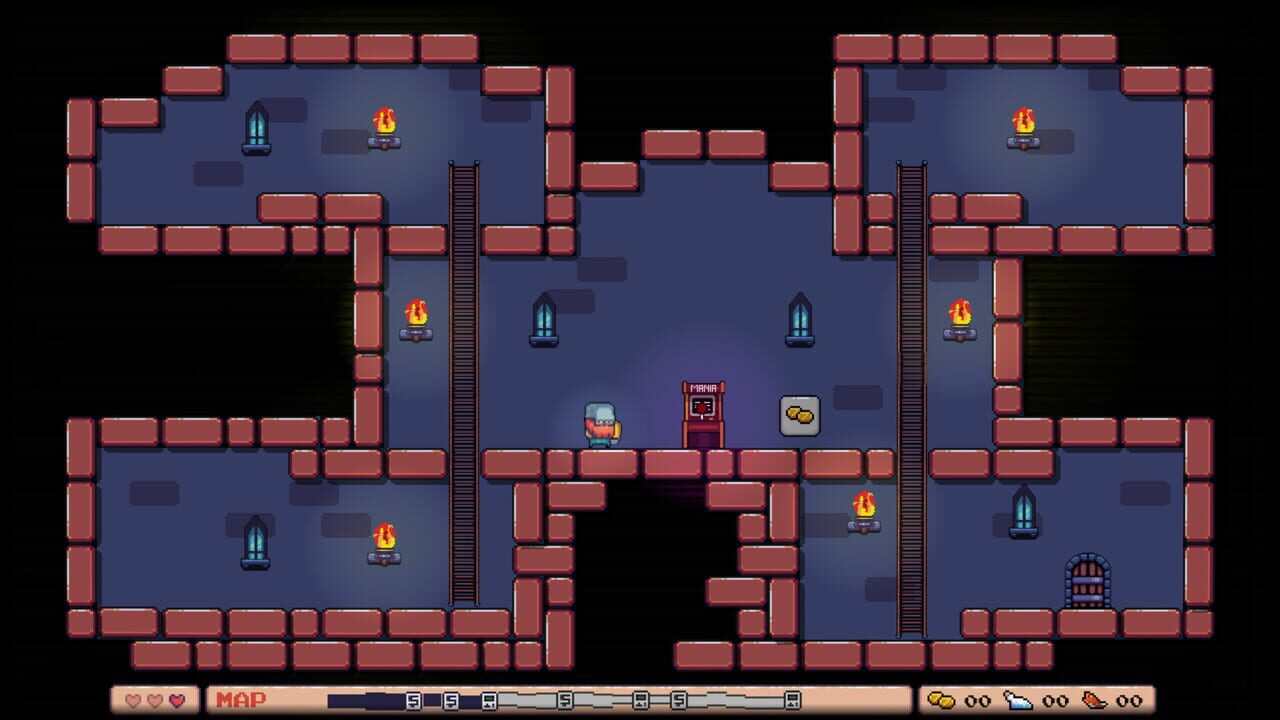Click the rightmost marker on the map bar

tap(793, 701)
